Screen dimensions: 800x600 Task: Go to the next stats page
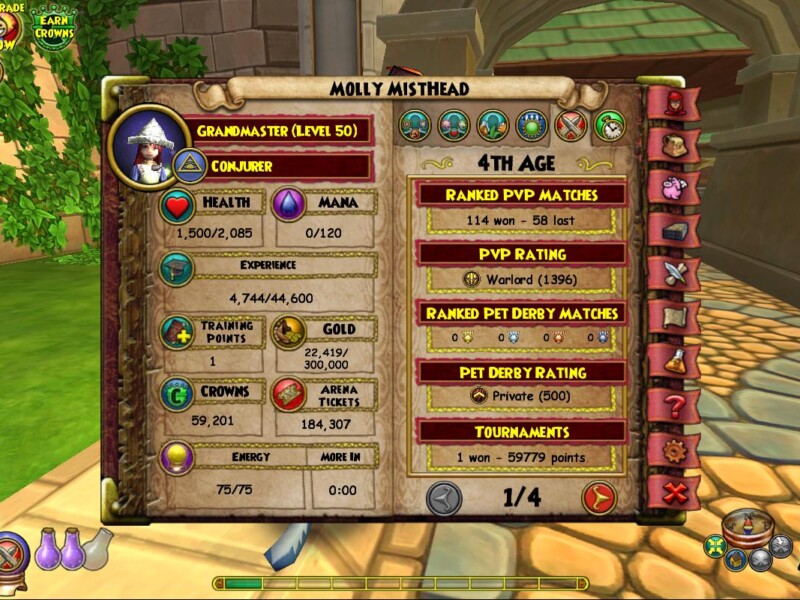click(x=599, y=497)
